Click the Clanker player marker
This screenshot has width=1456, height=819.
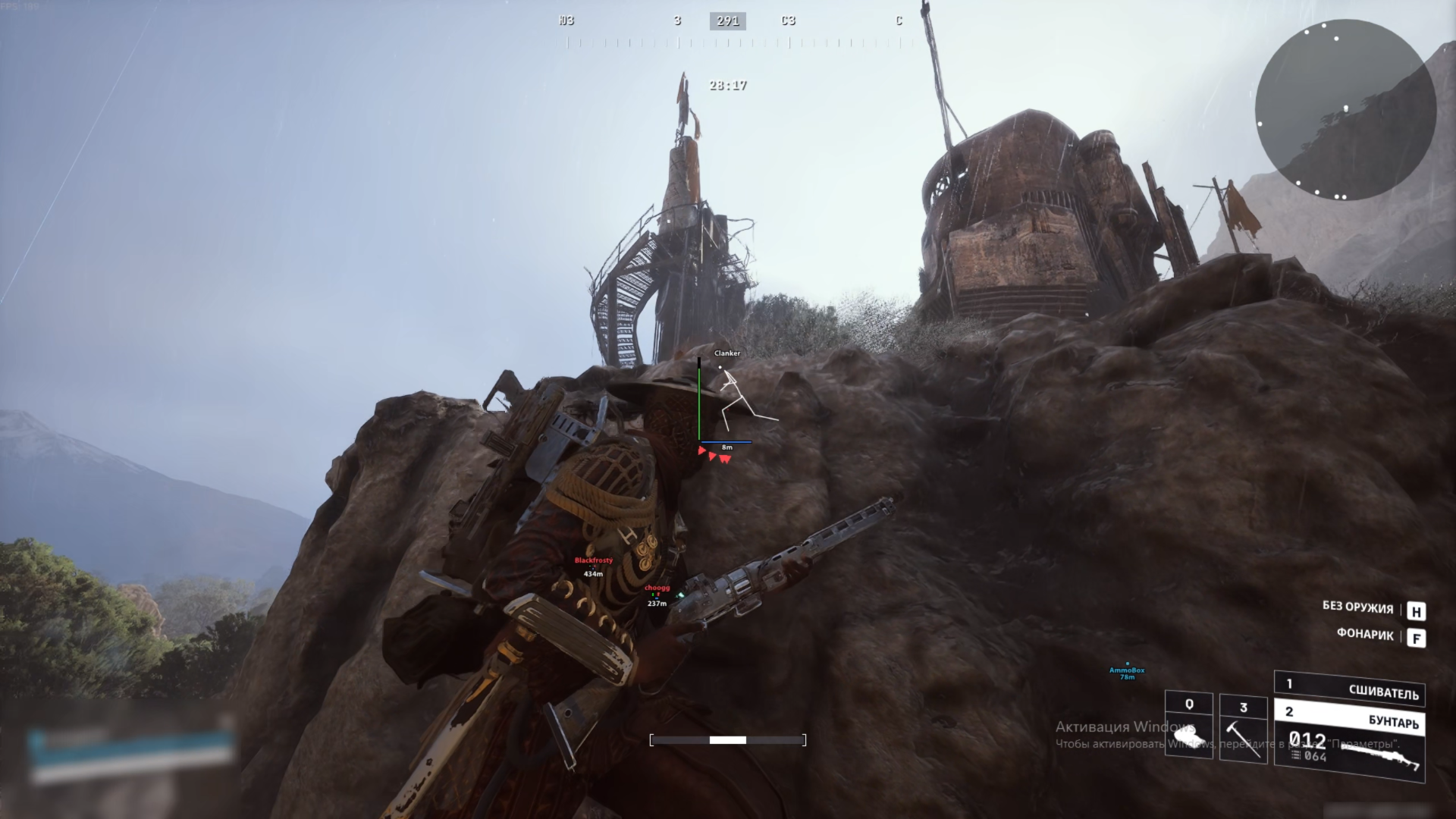click(x=727, y=353)
